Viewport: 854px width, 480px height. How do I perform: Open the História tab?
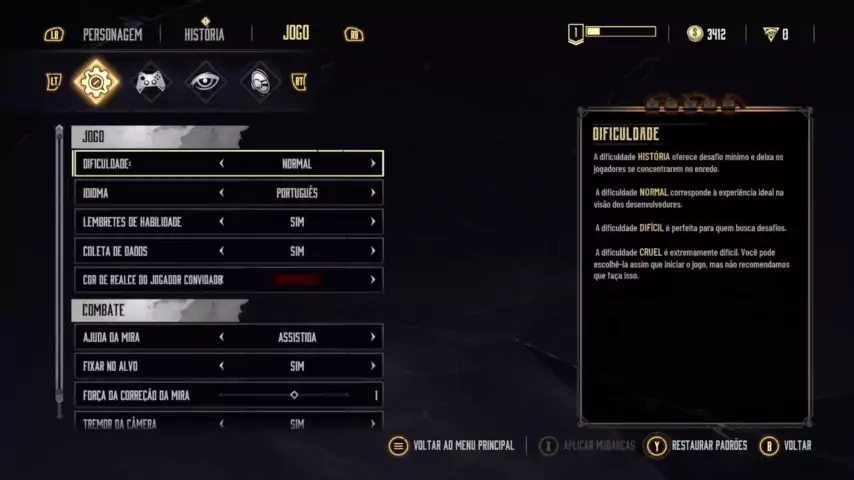tap(204, 34)
